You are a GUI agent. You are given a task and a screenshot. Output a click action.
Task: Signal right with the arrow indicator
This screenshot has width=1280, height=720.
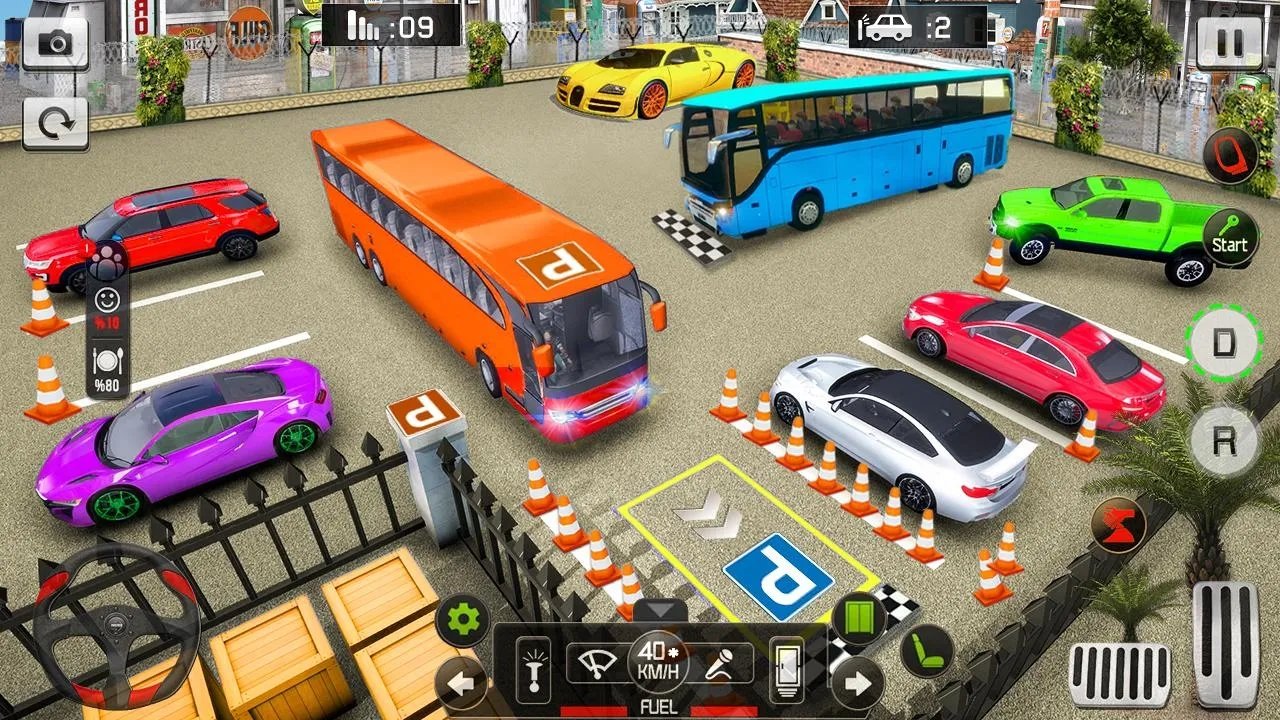click(857, 685)
